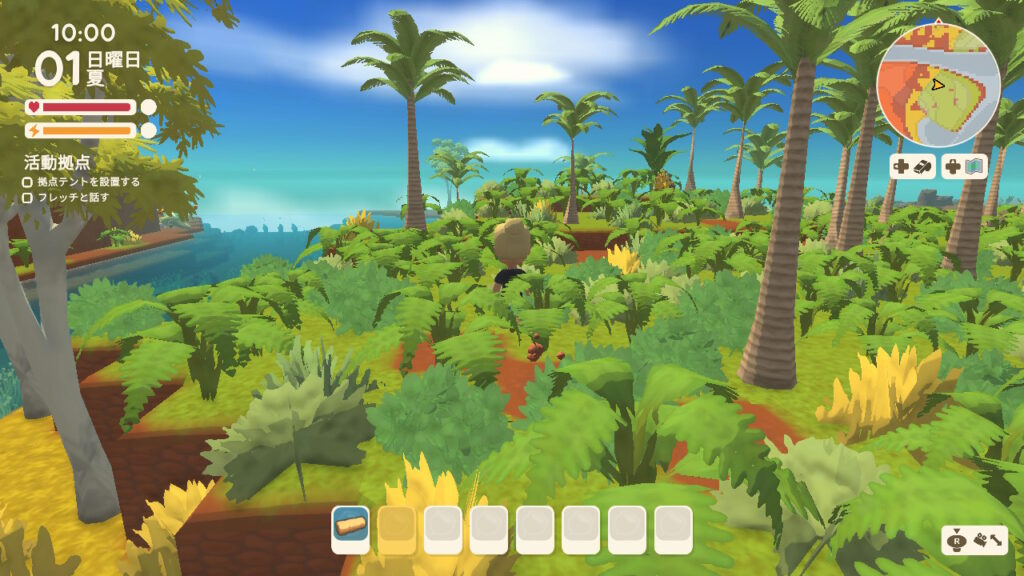Select the wooden log hotbar slot
Image resolution: width=1024 pixels, height=576 pixels.
(350, 528)
